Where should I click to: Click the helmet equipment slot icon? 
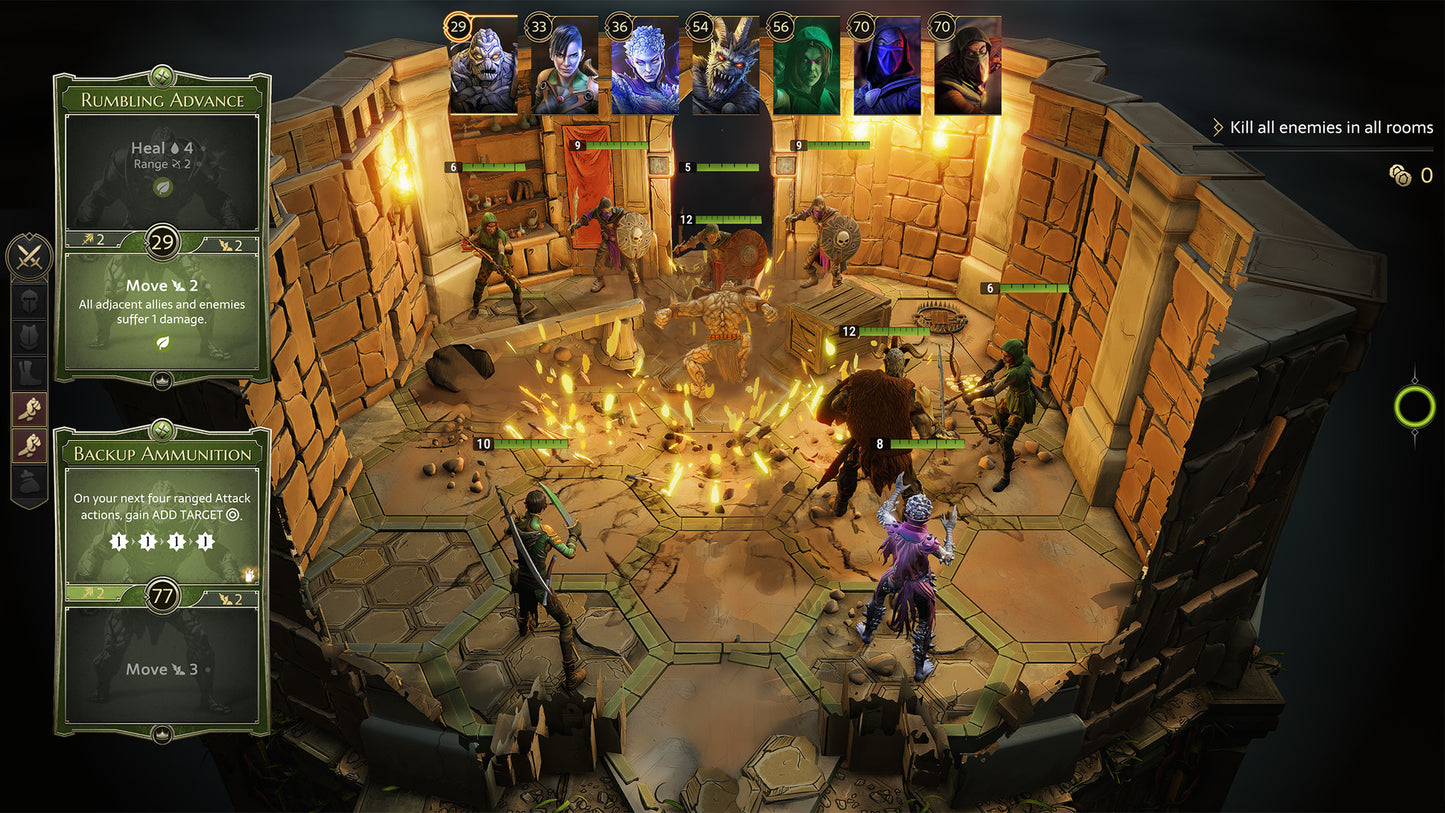coord(29,303)
